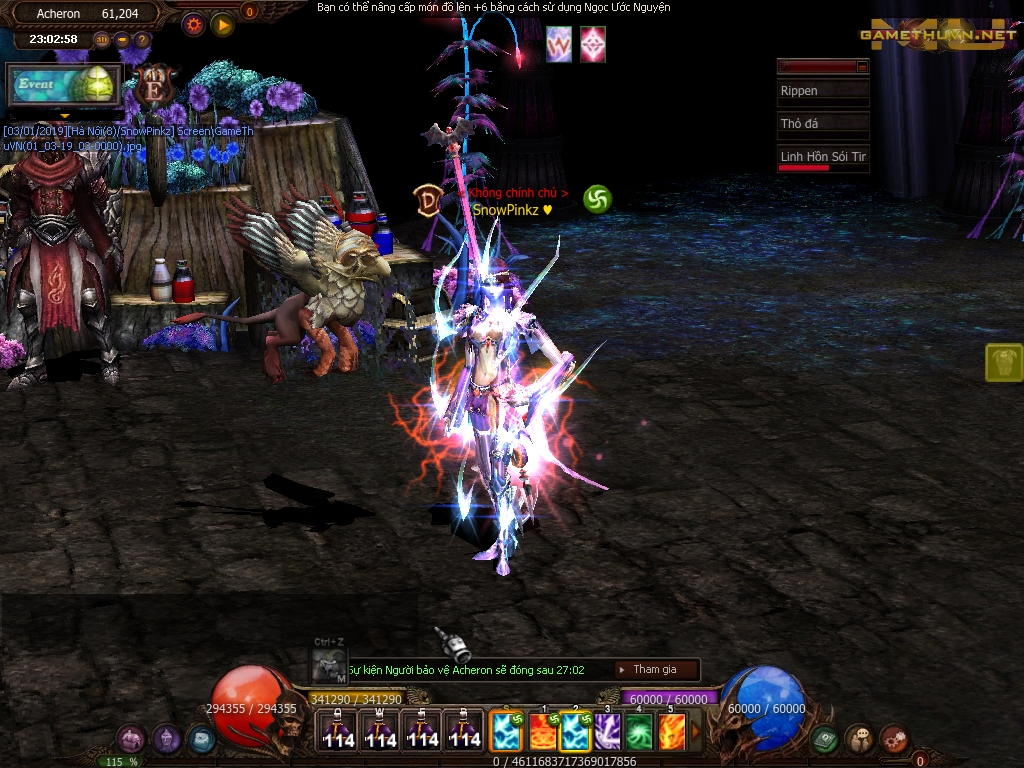The width and height of the screenshot is (1024, 768).
Task: Cast the flame skill in slot 5
Action: (x=671, y=732)
